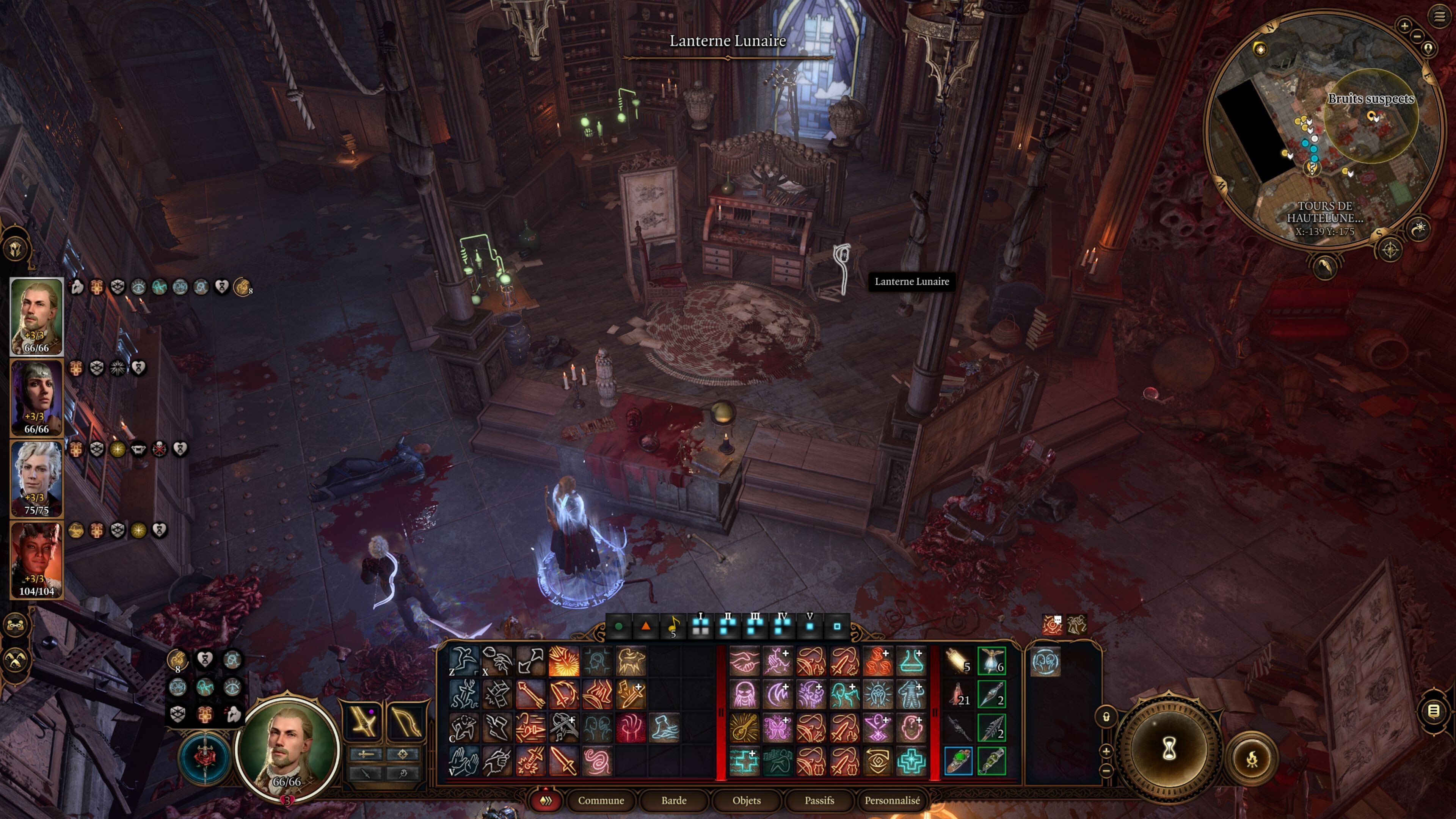Zoom in the minimap with plus button
Image resolution: width=1456 pixels, height=819 pixels.
[x=1404, y=25]
